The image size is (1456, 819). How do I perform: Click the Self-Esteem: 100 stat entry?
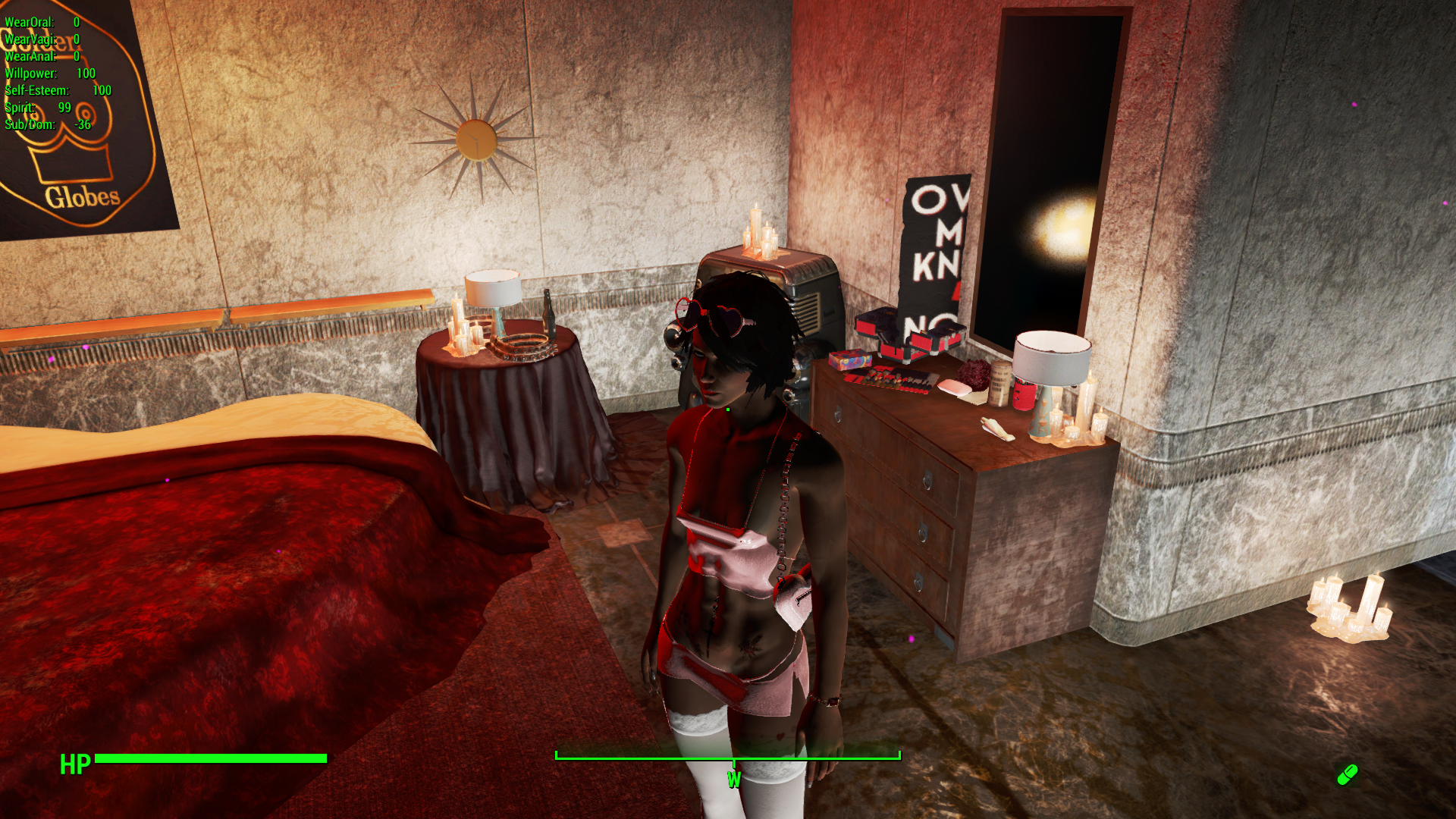(57, 89)
